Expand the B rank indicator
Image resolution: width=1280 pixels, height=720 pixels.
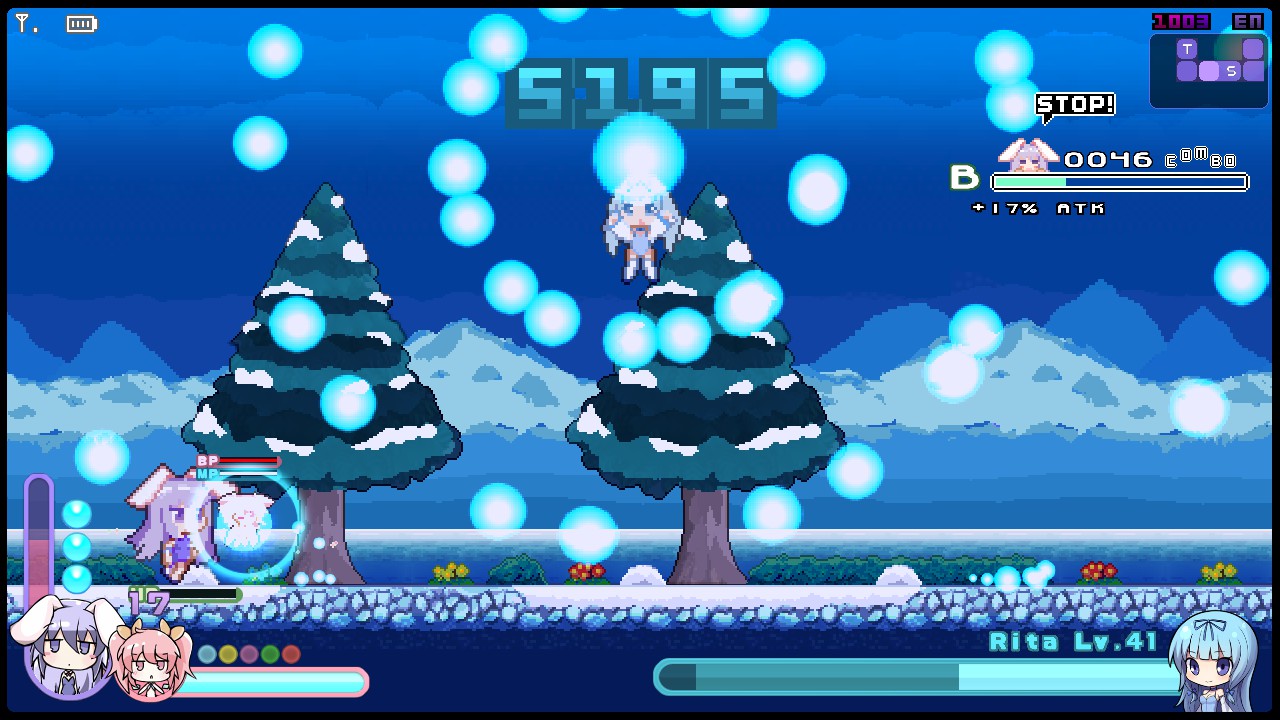pos(964,179)
